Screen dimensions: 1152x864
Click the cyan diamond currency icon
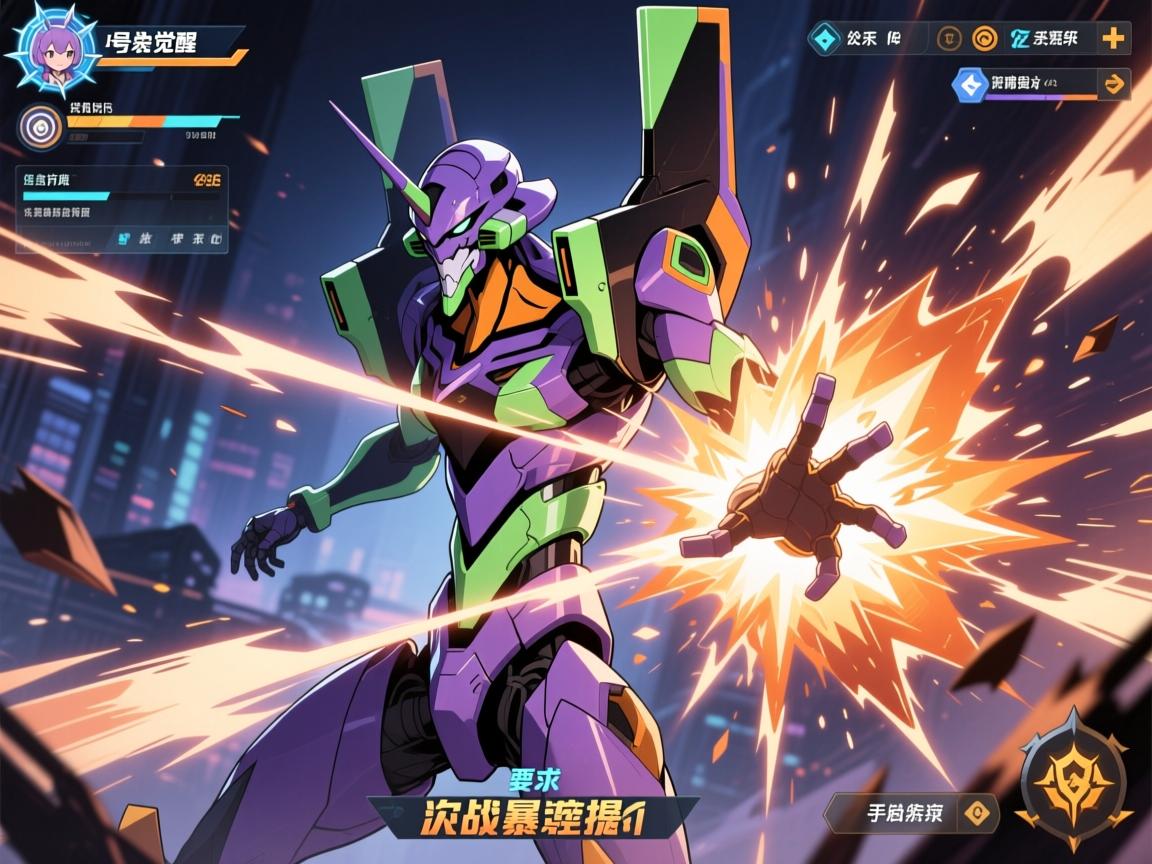click(x=824, y=39)
